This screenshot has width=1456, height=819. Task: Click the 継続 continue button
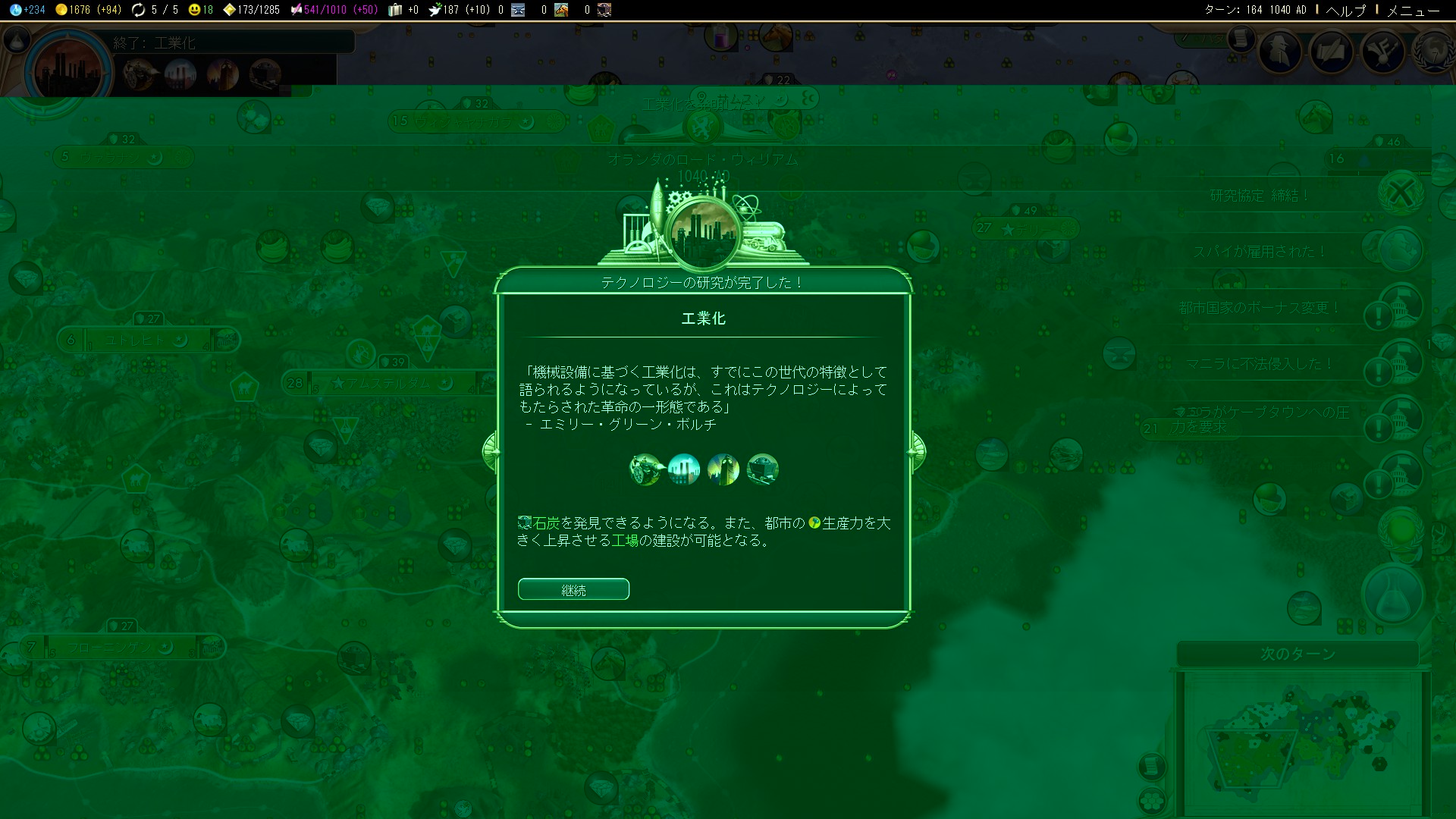pos(573,589)
